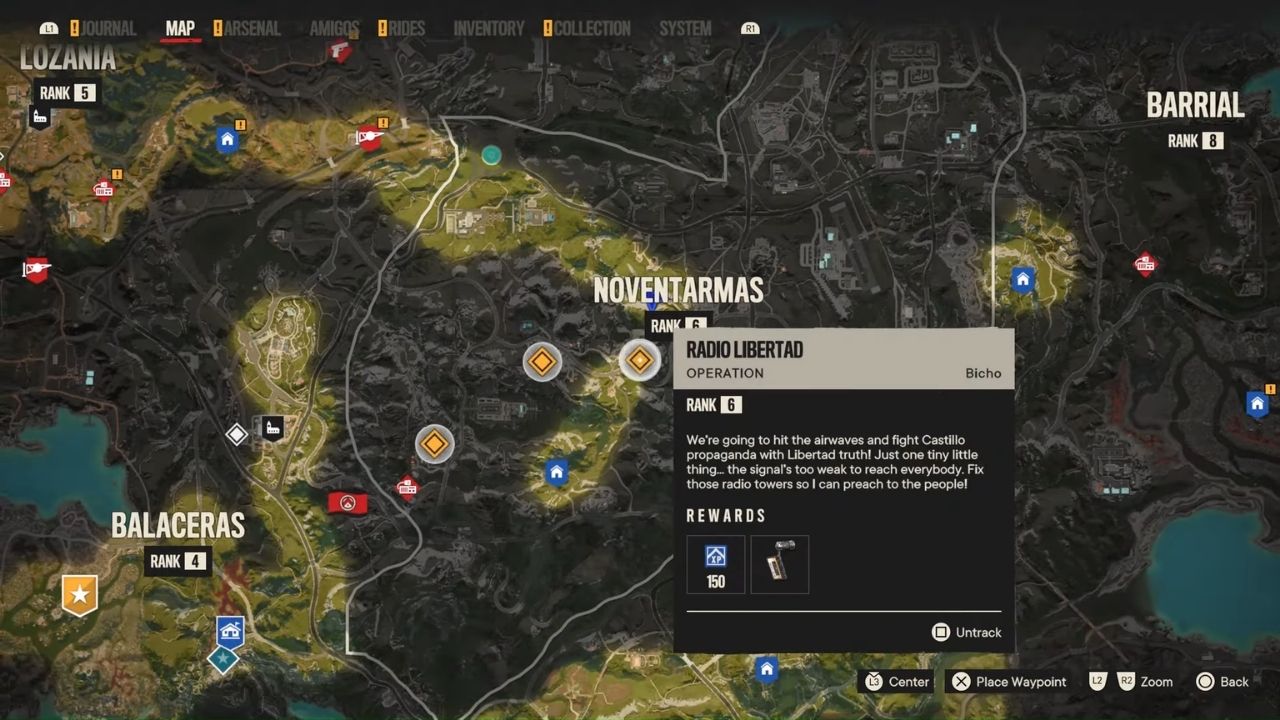
Task: Select the 150 XP reward icon
Action: point(716,565)
